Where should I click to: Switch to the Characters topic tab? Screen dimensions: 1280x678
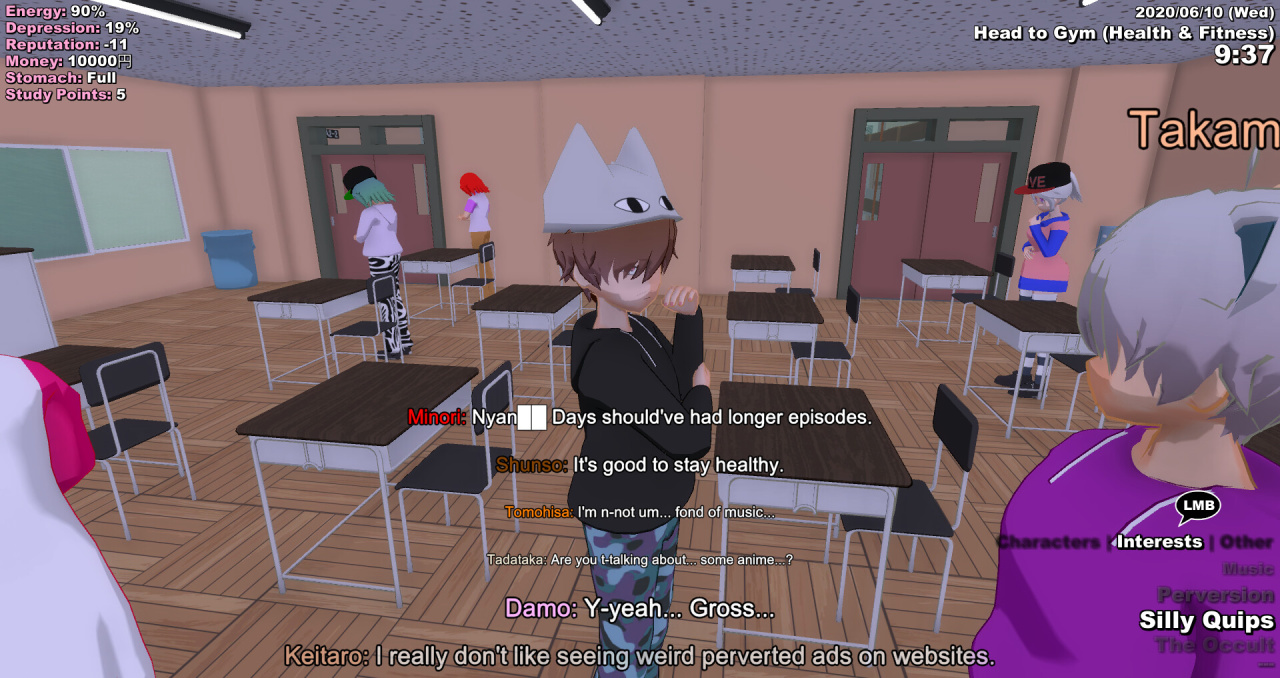[1048, 542]
